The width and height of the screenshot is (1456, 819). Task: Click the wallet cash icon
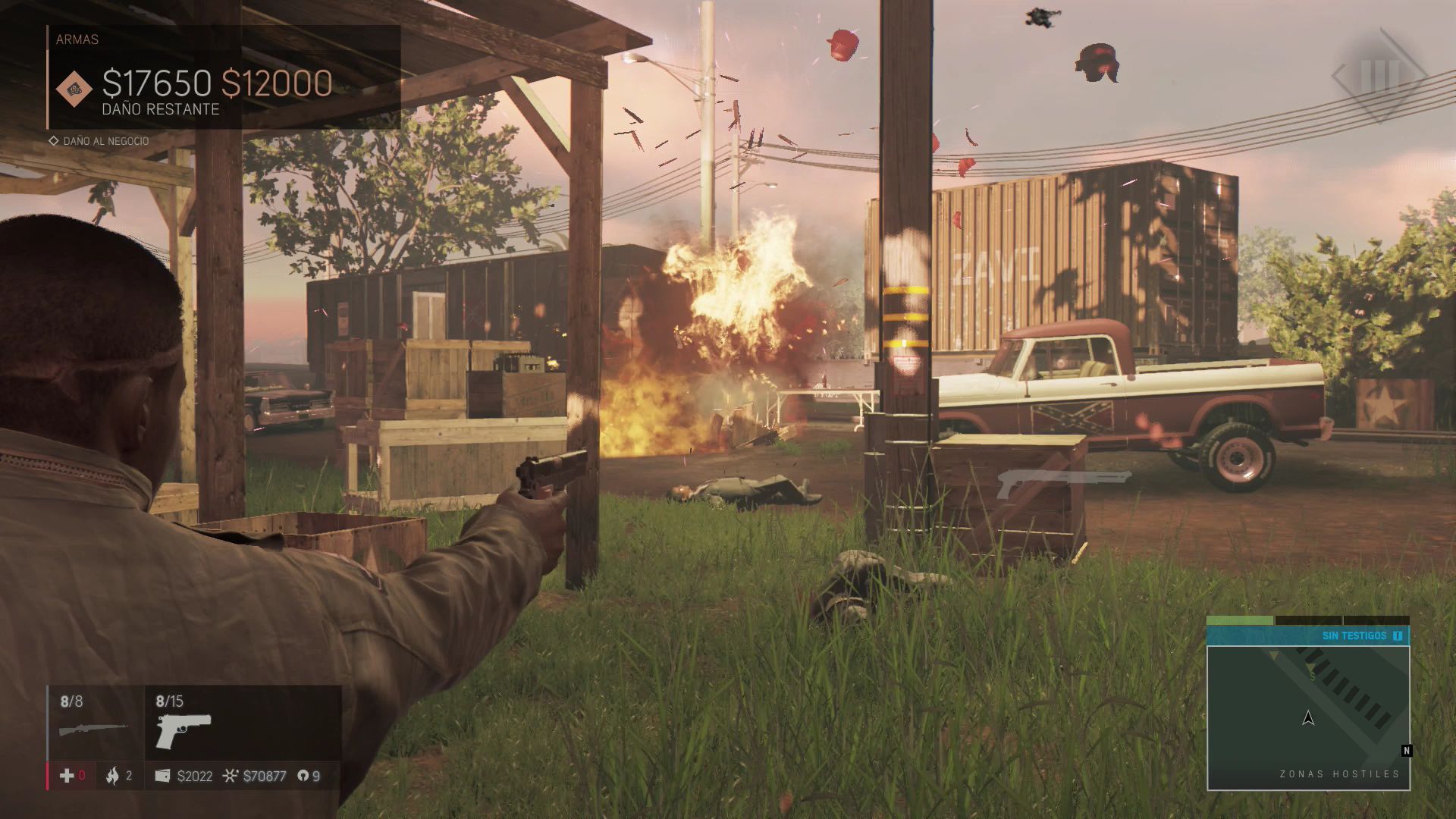(162, 775)
